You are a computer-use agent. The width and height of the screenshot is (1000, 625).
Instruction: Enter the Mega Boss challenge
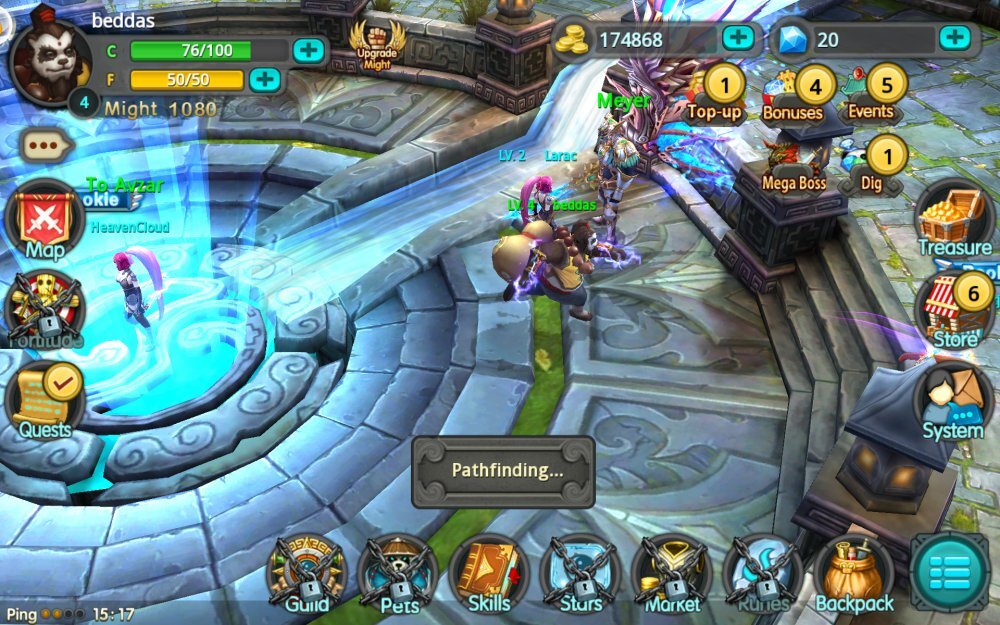(793, 165)
